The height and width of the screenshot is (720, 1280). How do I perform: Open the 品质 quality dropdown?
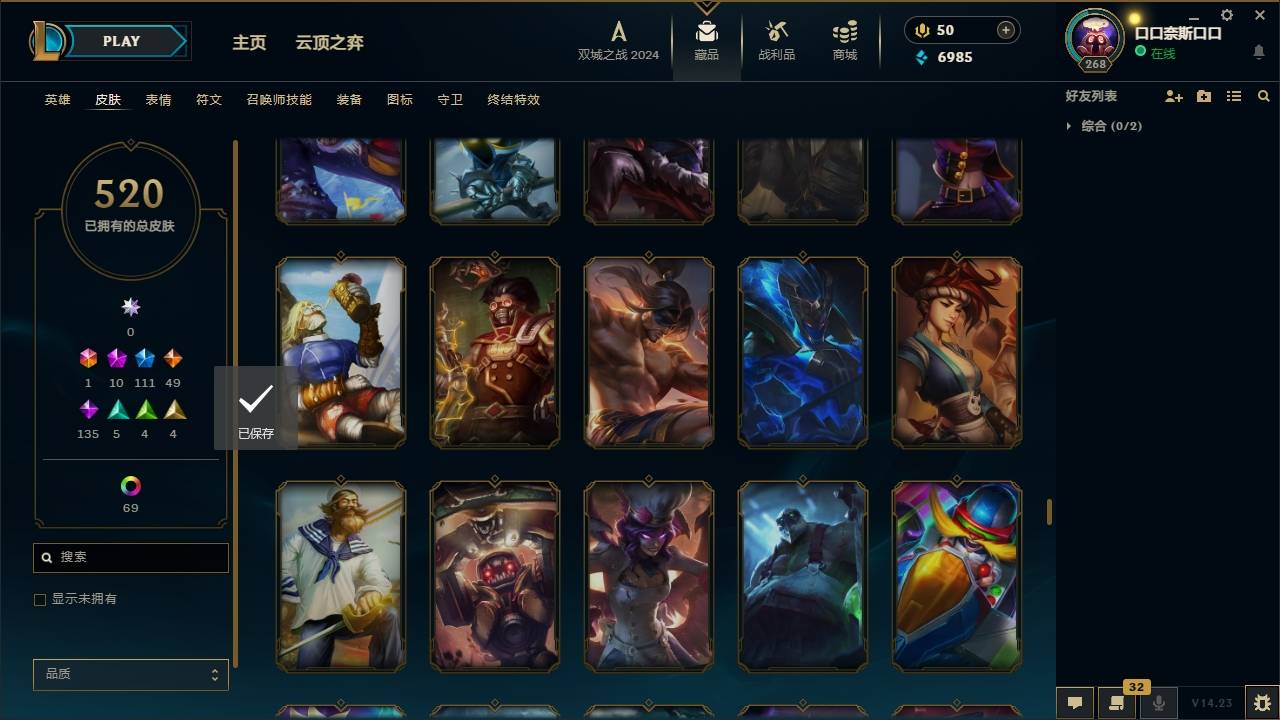click(130, 674)
